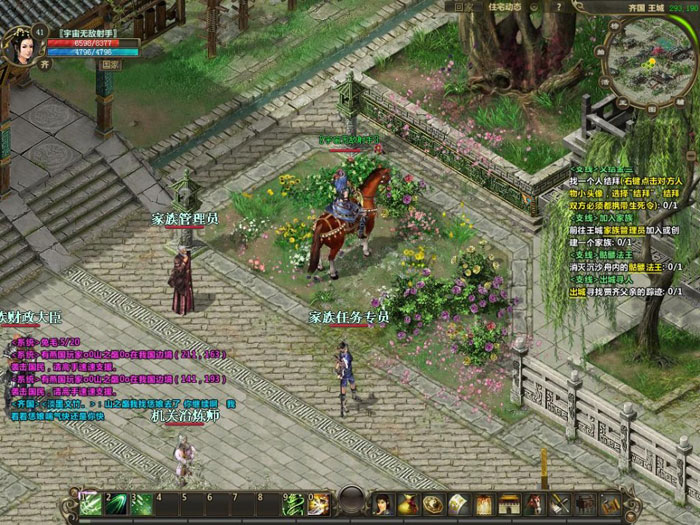Open the character portrait icon in bottom menu
The image size is (700, 525).
pos(382,503)
